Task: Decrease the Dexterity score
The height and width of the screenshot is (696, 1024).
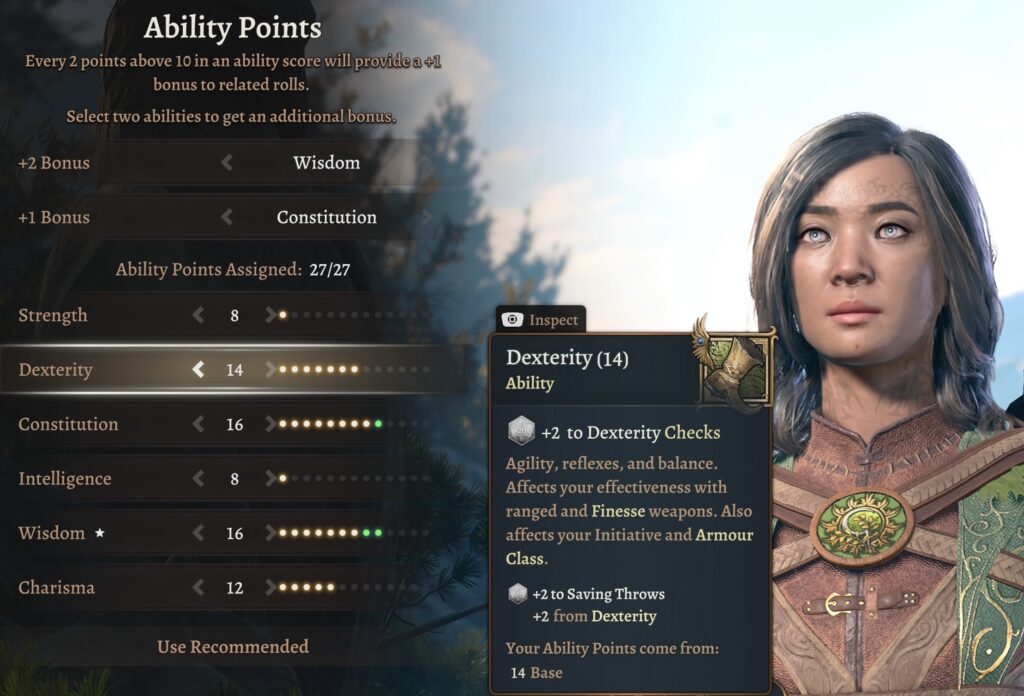Action: [198, 370]
